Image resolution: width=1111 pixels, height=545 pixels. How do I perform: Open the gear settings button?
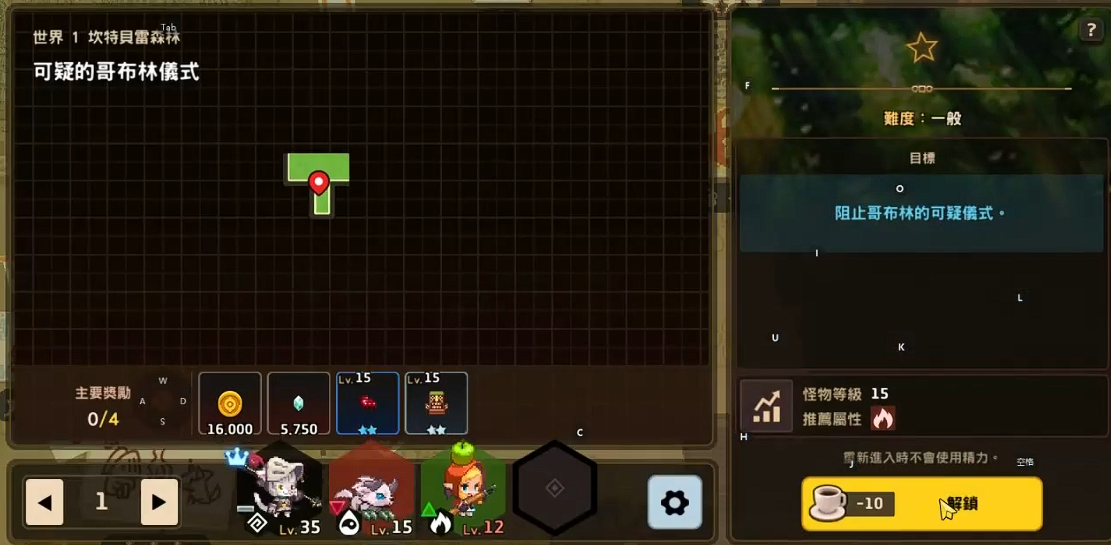pos(675,502)
